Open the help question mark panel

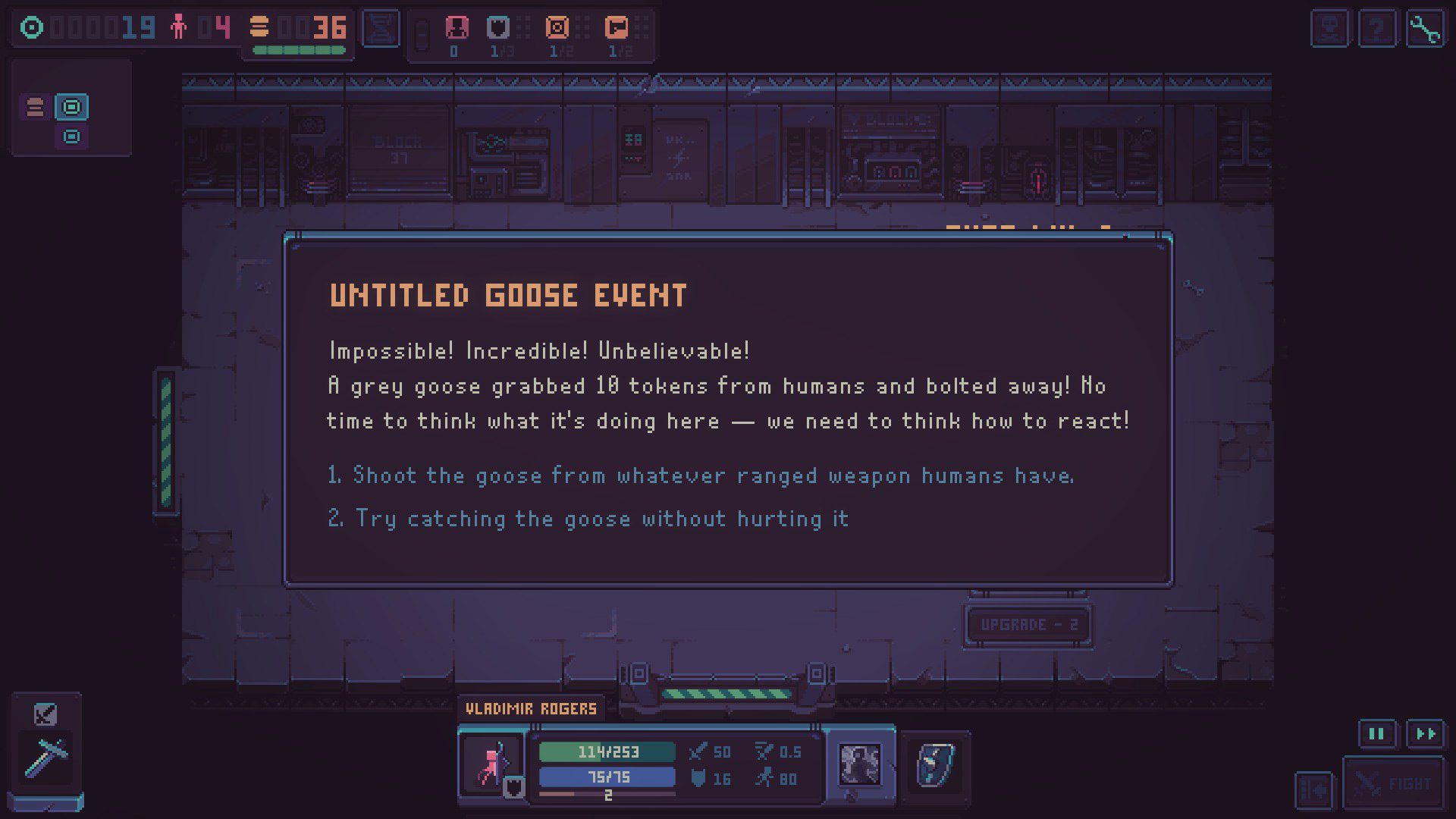coord(1377,28)
